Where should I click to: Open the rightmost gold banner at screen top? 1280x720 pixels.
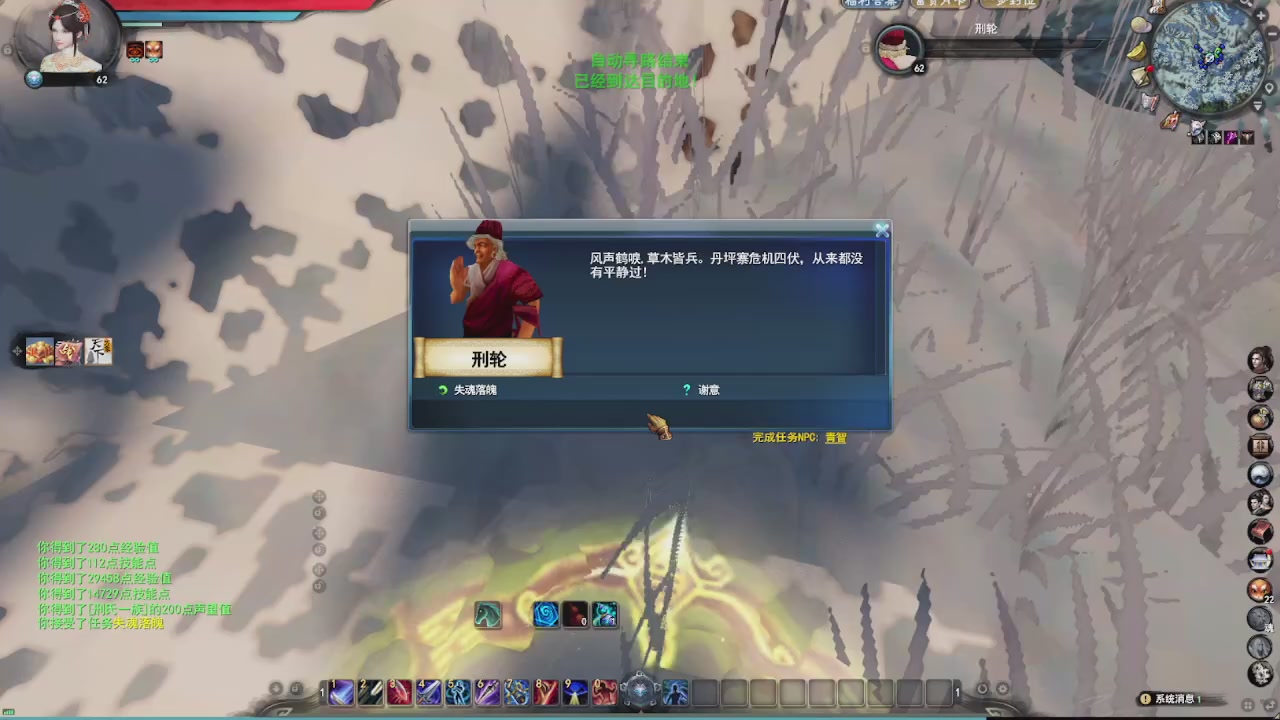pyautogui.click(x=1012, y=4)
